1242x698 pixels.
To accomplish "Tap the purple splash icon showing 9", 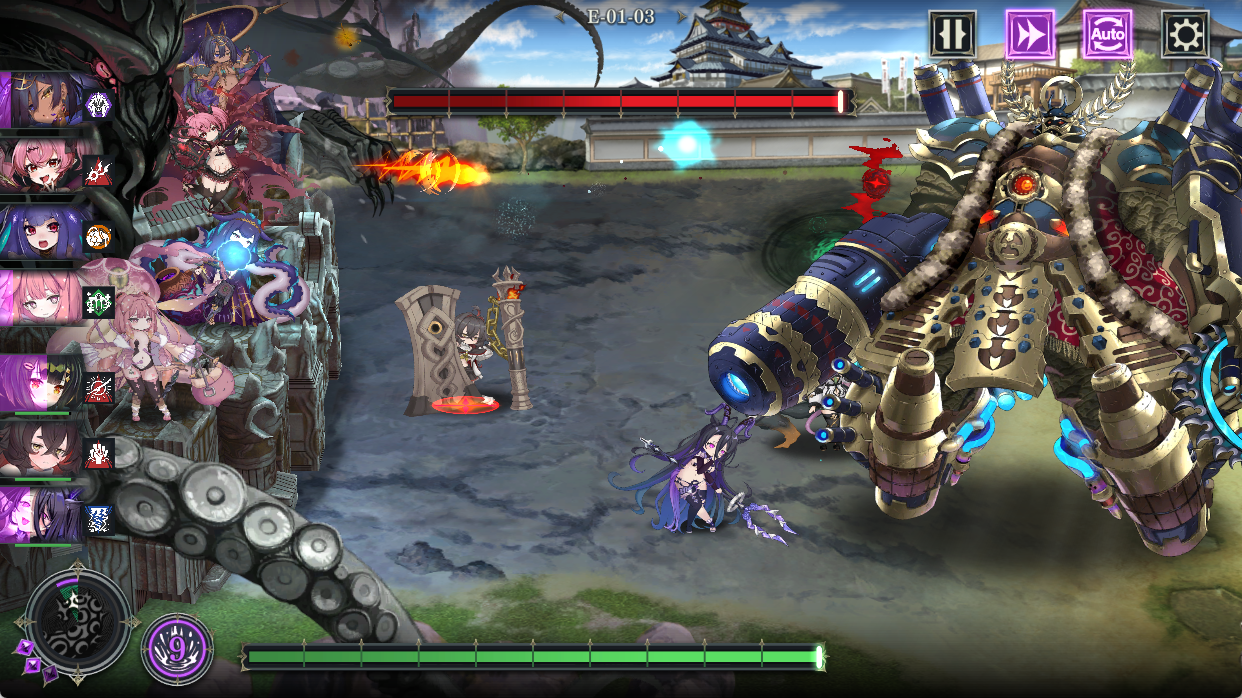I will tap(177, 649).
